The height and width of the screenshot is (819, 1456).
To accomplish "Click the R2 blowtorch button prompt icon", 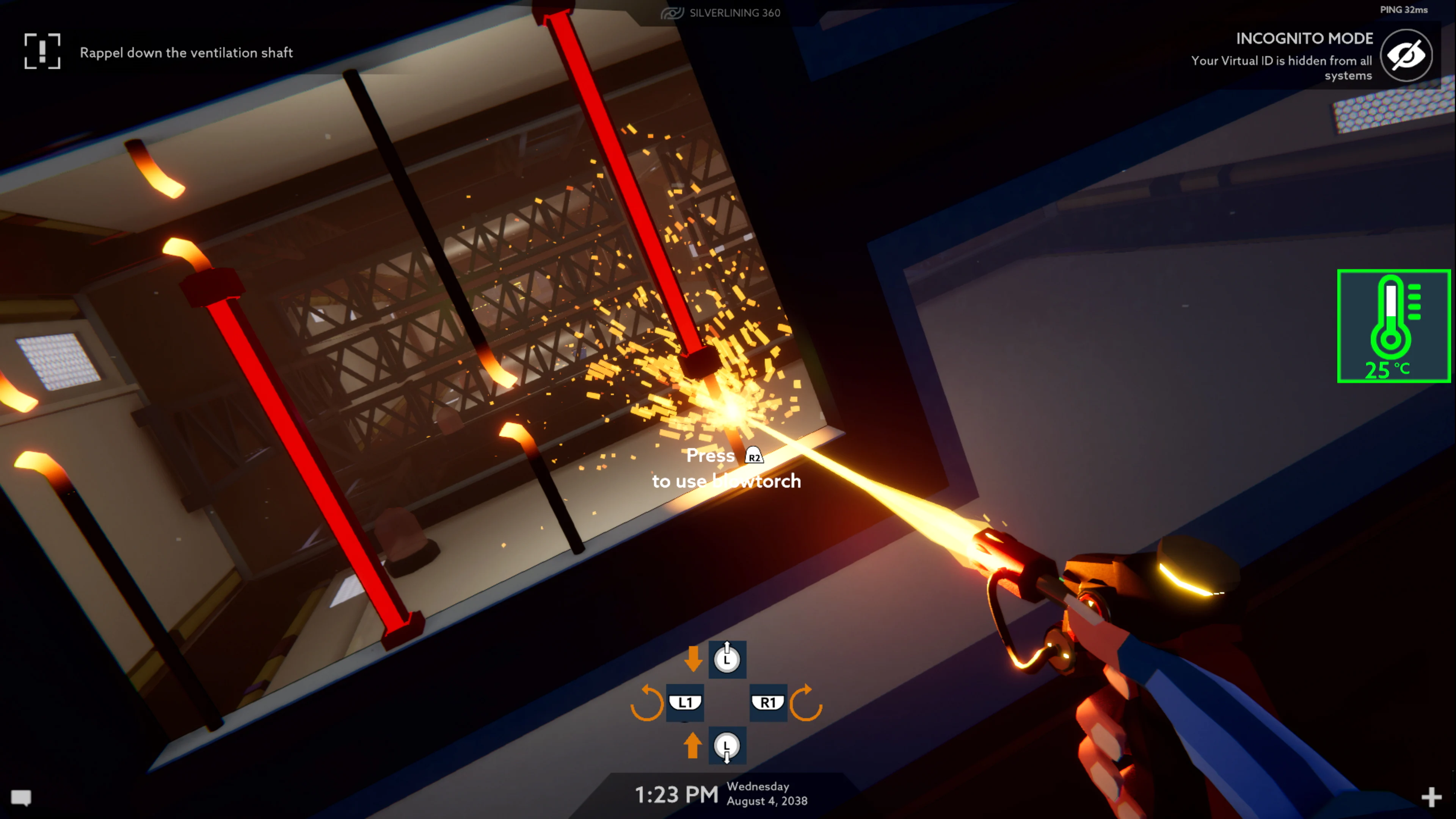I will (754, 455).
